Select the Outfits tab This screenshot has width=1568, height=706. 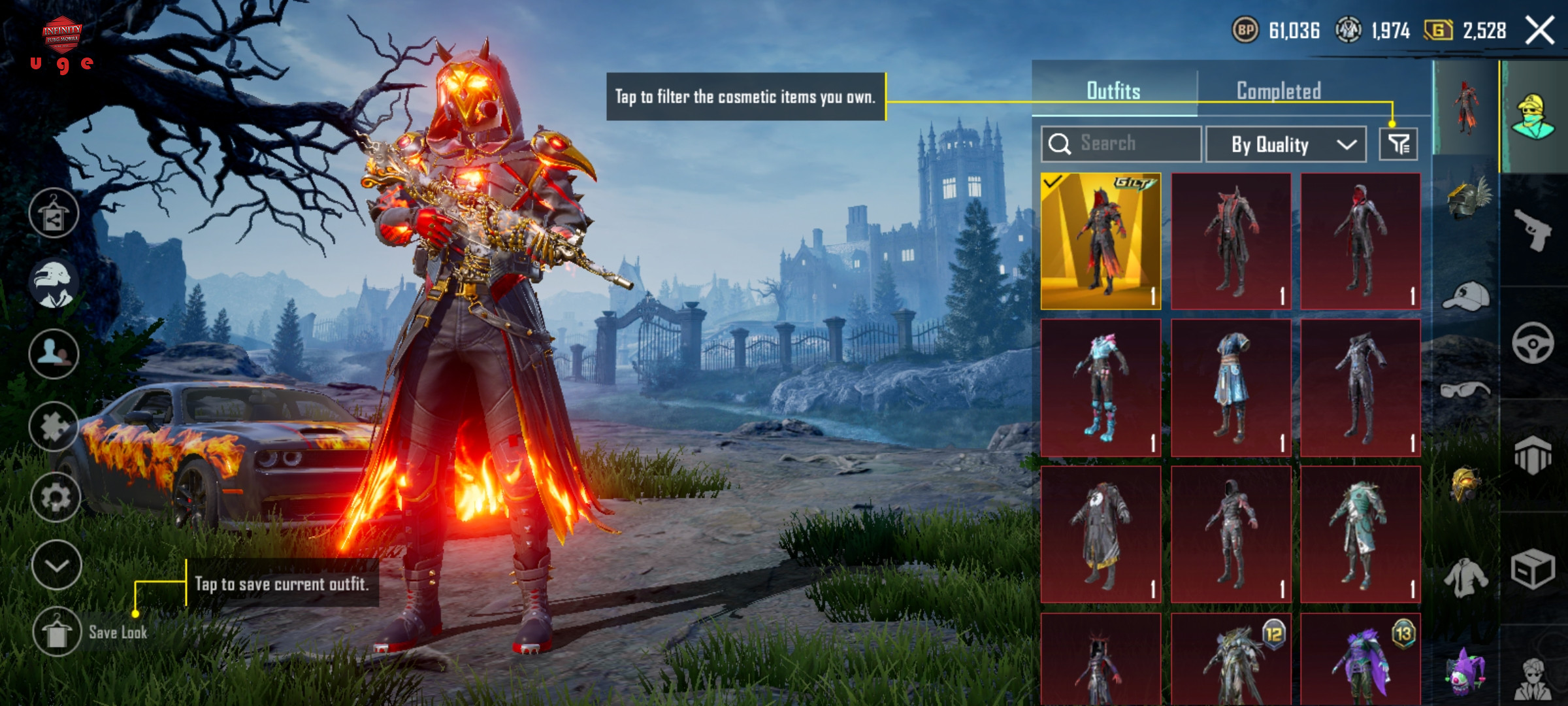click(1113, 91)
